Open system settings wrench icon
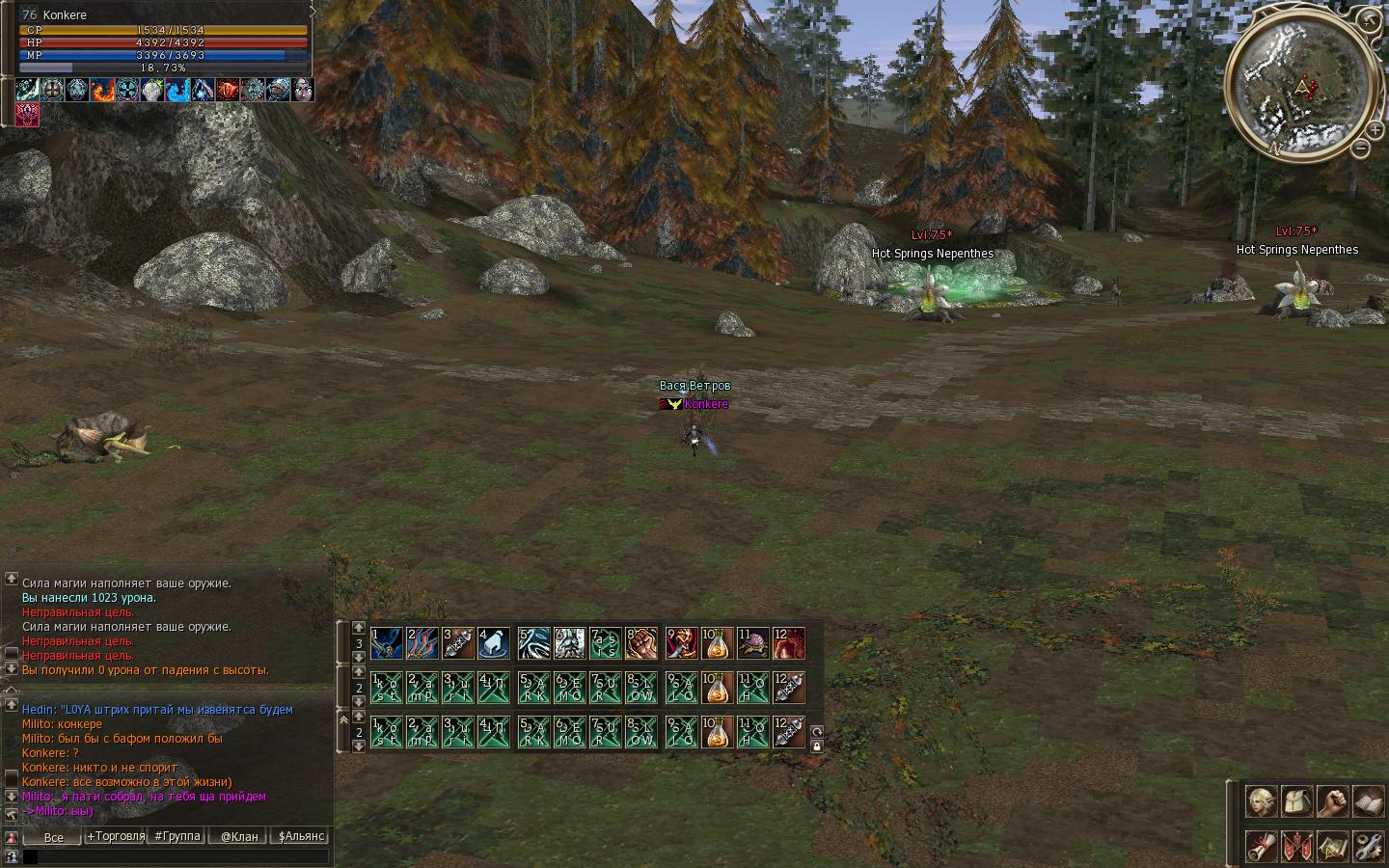The image size is (1389, 868). [1369, 846]
